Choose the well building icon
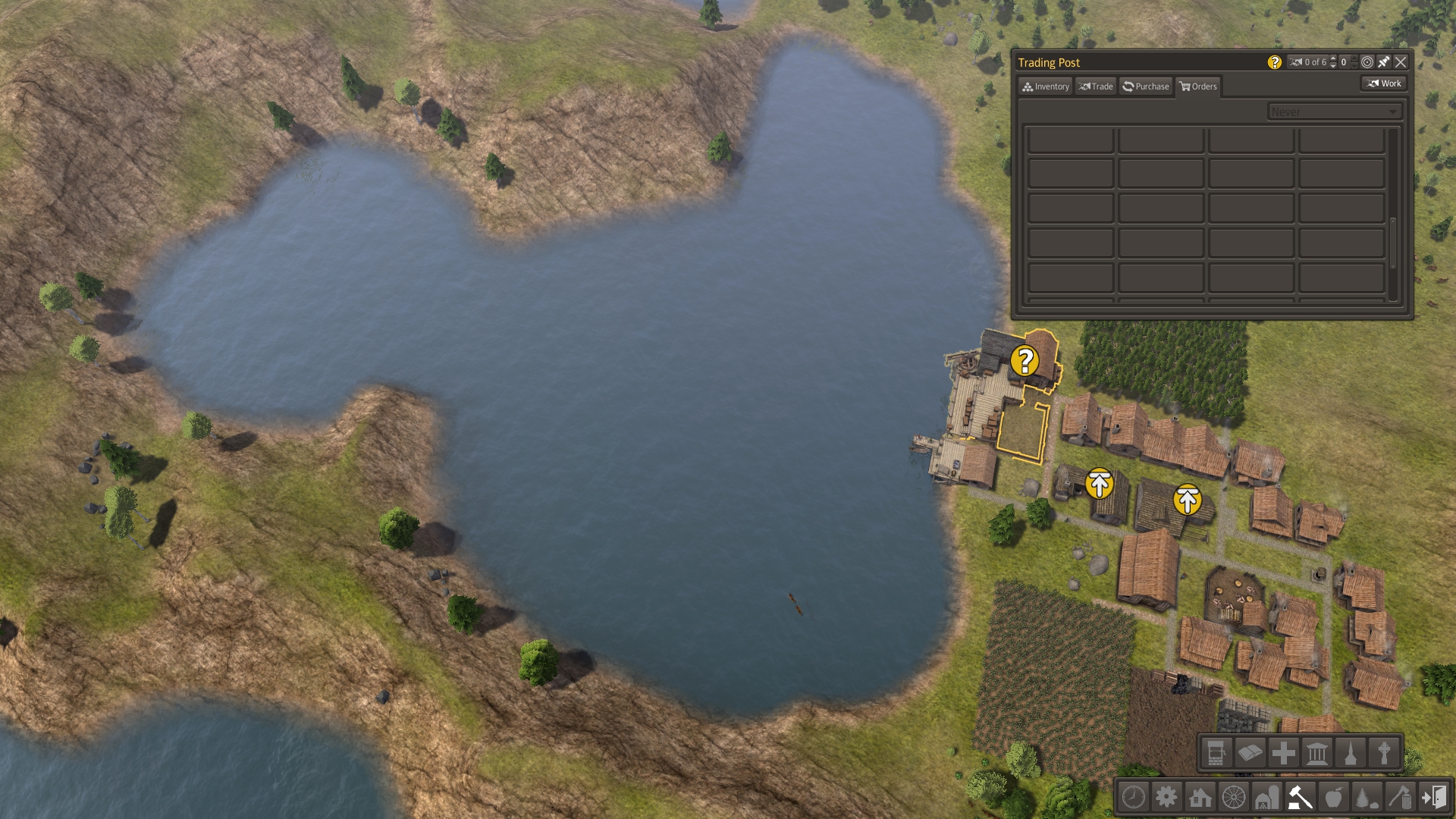Image resolution: width=1456 pixels, height=819 pixels. coord(1216,753)
